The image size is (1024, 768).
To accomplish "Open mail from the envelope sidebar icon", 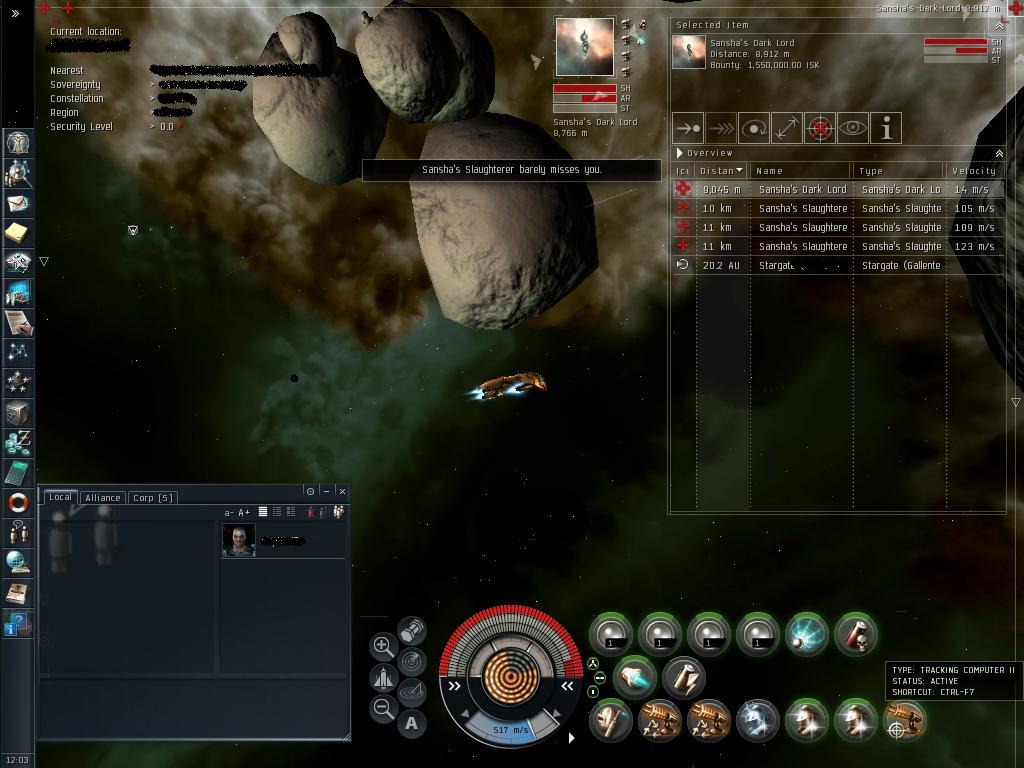I will click(x=18, y=203).
